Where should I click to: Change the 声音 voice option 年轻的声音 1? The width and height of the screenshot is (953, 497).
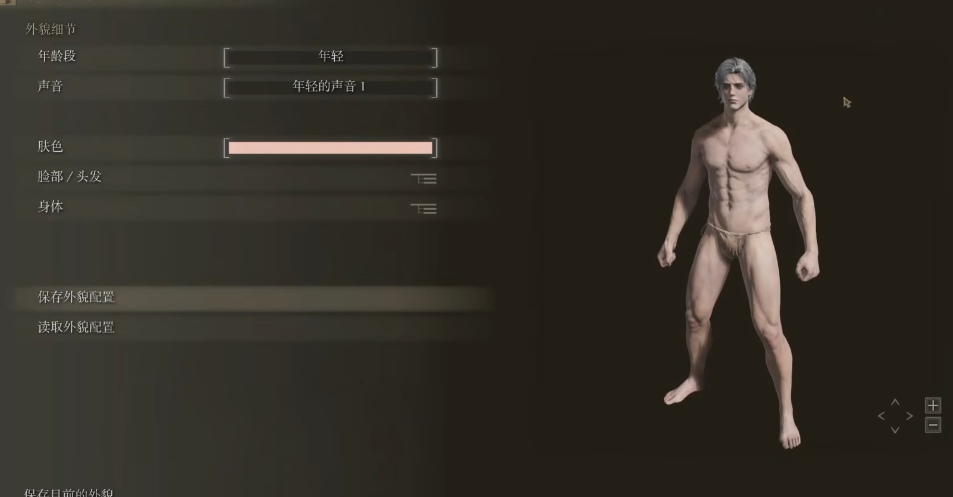330,87
